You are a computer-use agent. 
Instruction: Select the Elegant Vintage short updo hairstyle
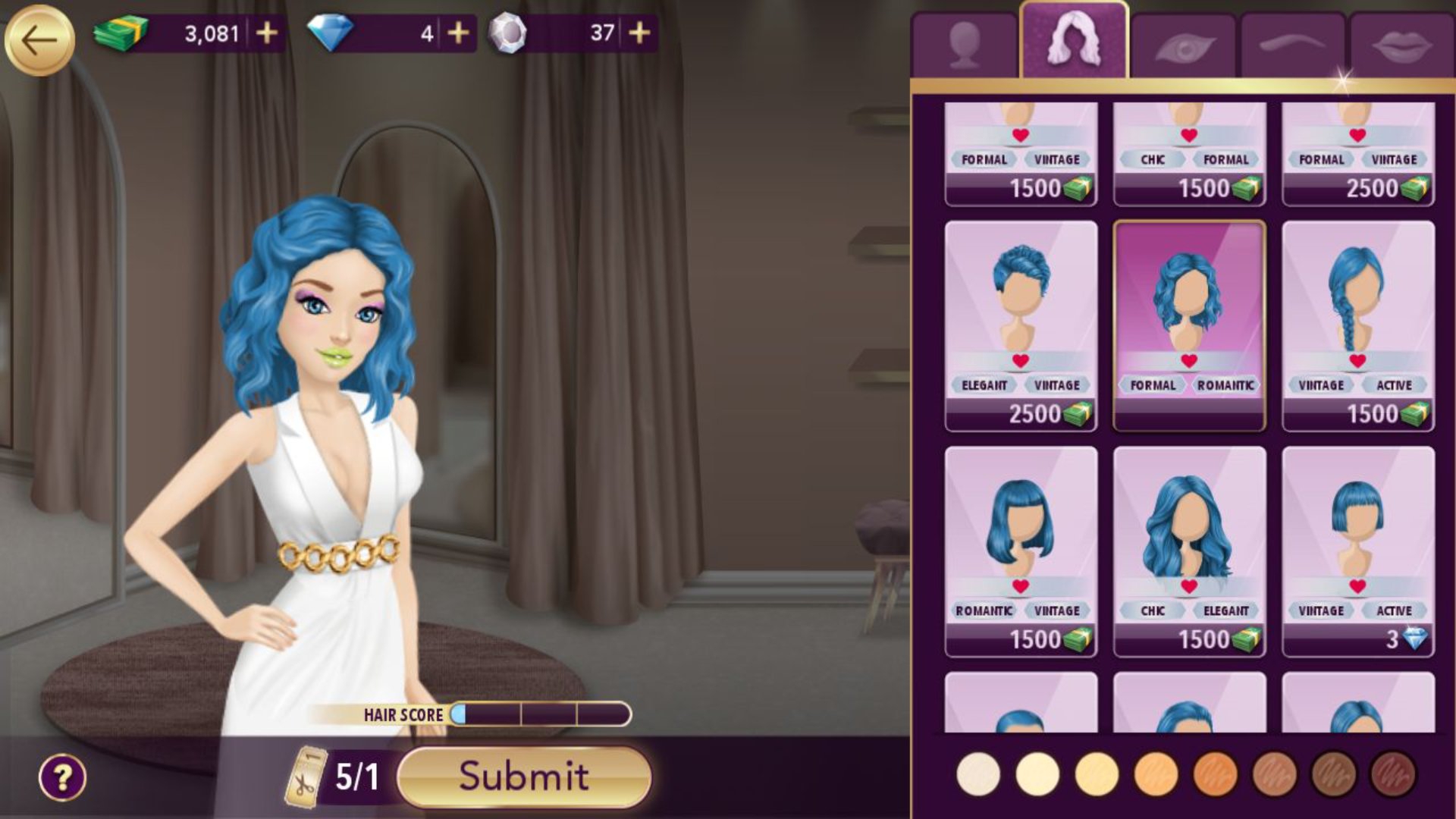click(x=1021, y=325)
